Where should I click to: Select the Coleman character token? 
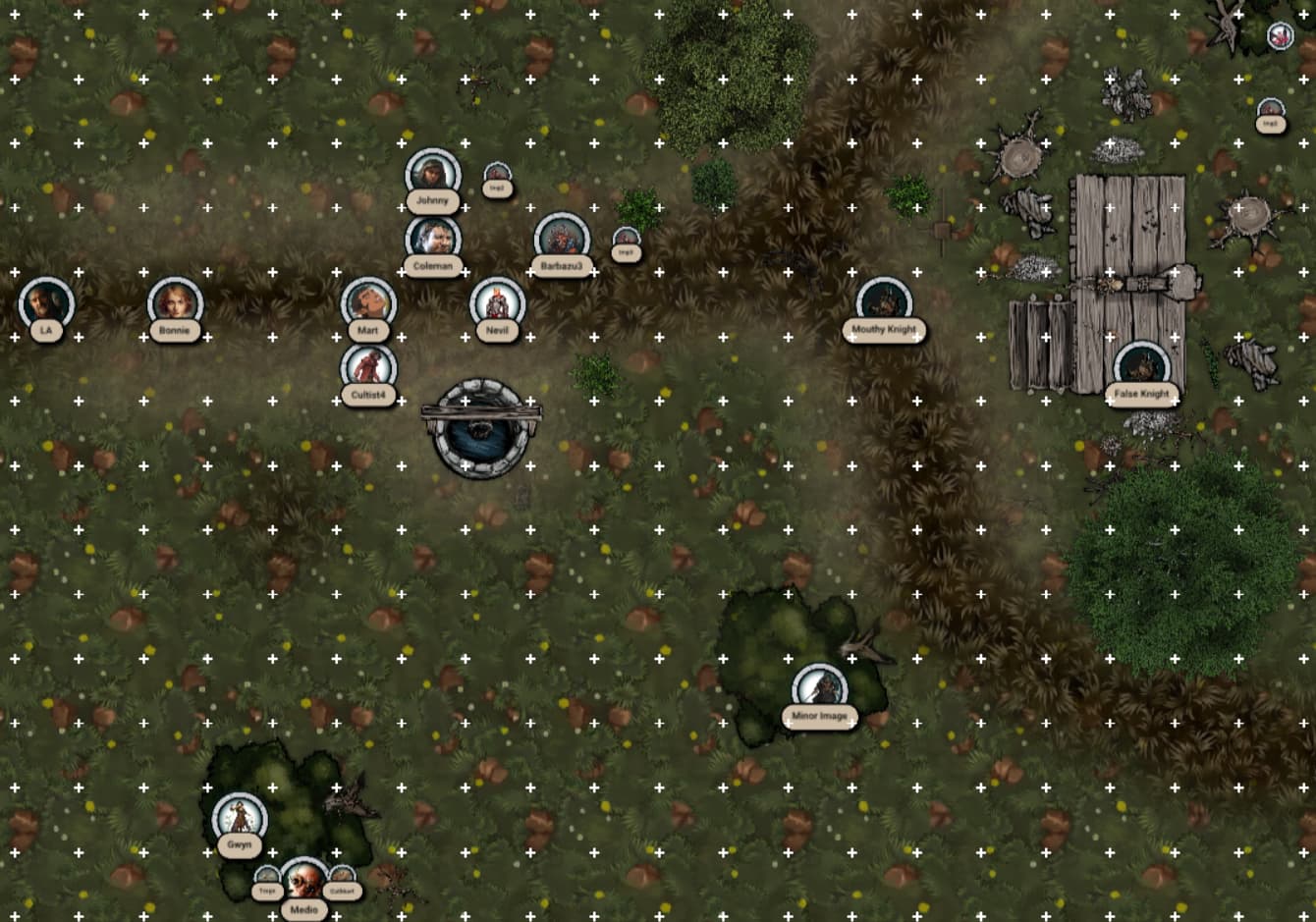[x=433, y=240]
